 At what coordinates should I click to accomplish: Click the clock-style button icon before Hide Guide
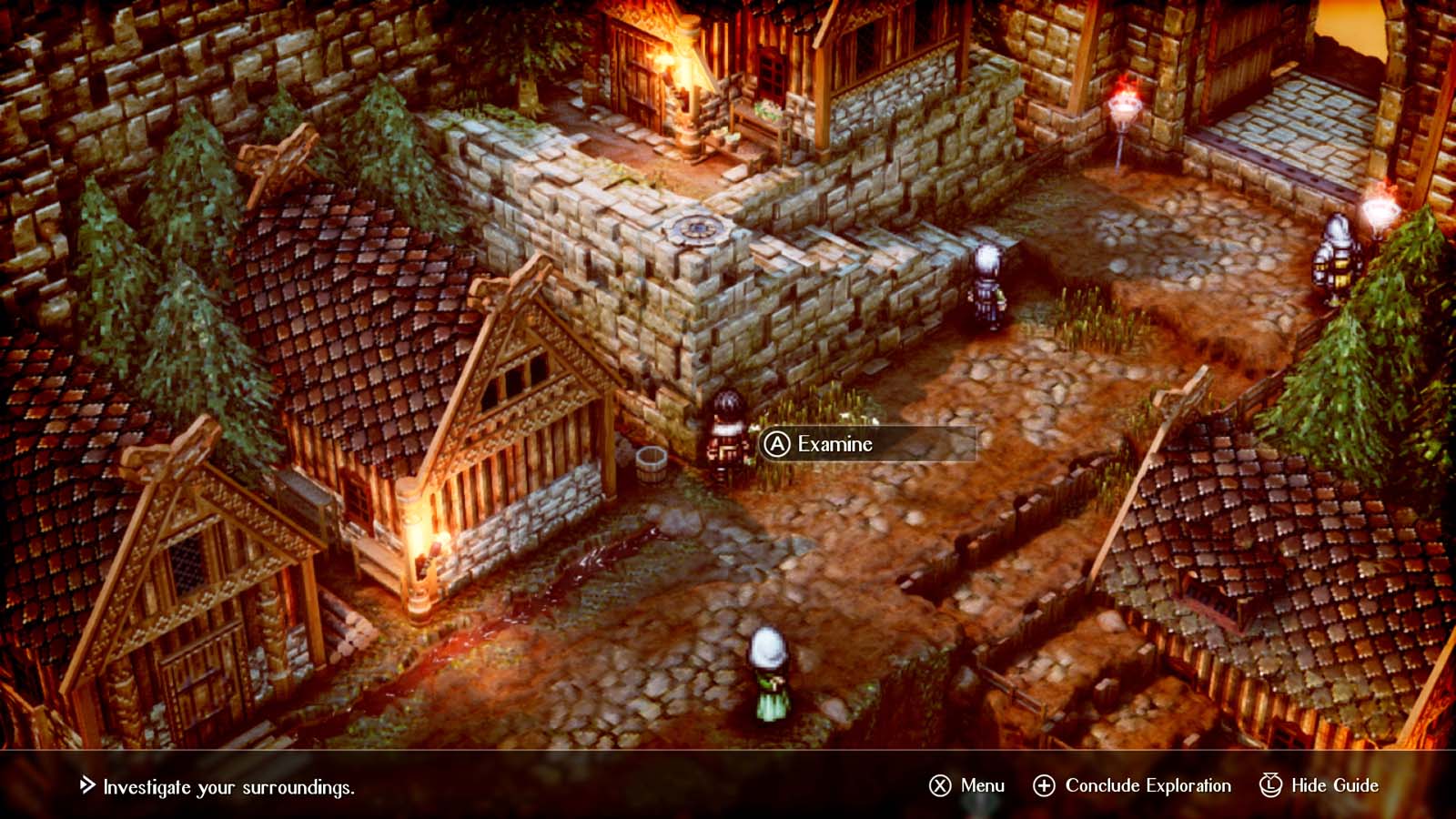(1269, 784)
